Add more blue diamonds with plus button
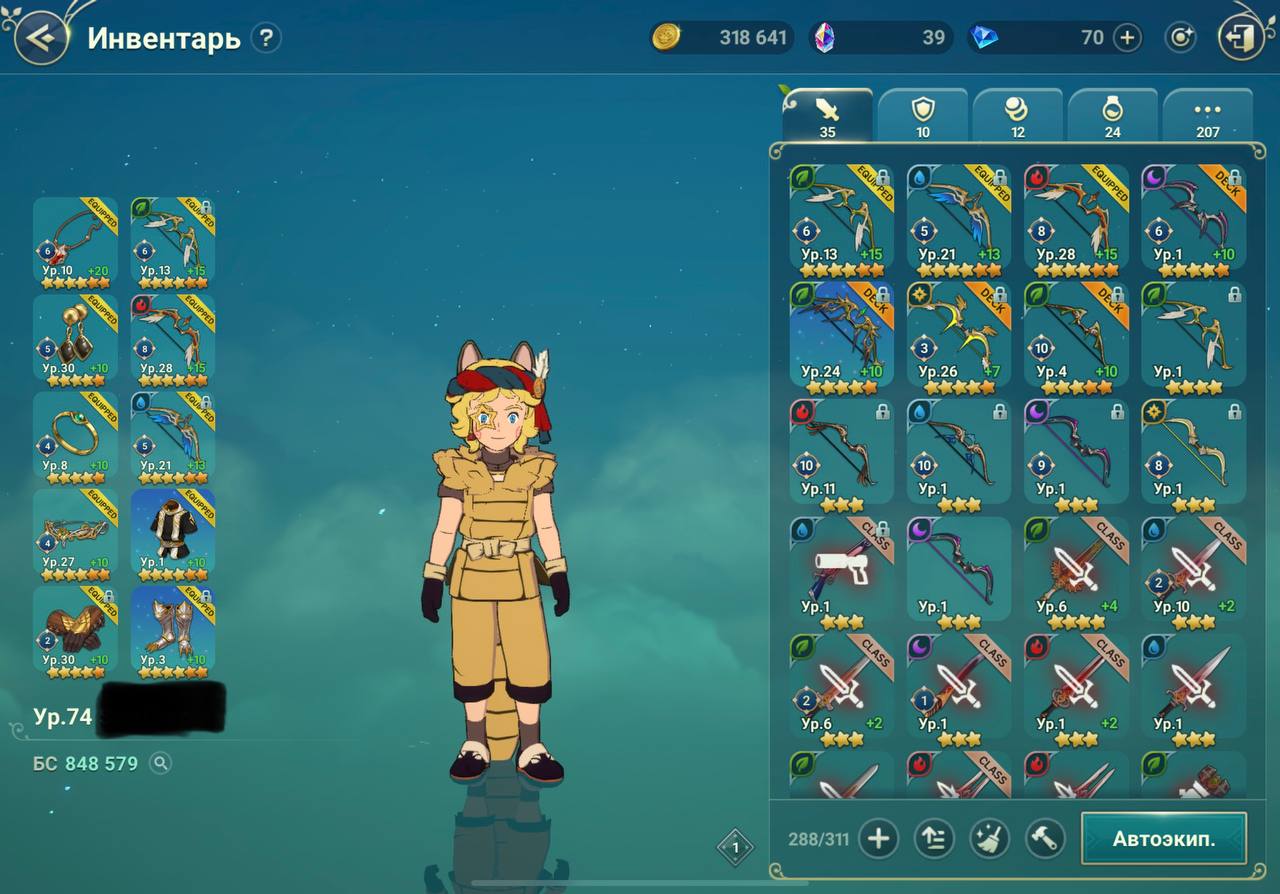1280x894 pixels. point(1127,38)
